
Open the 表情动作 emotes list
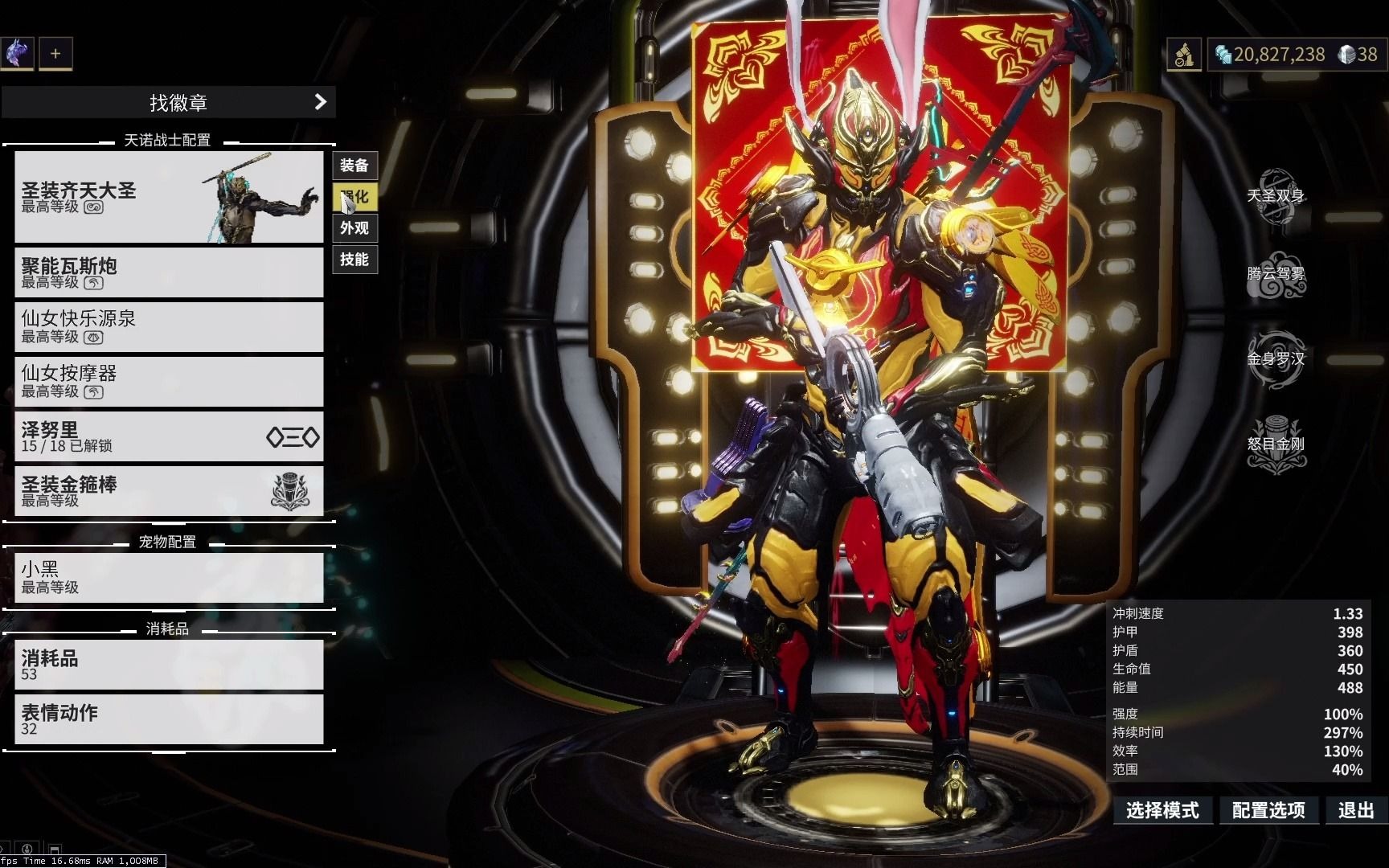click(x=169, y=719)
